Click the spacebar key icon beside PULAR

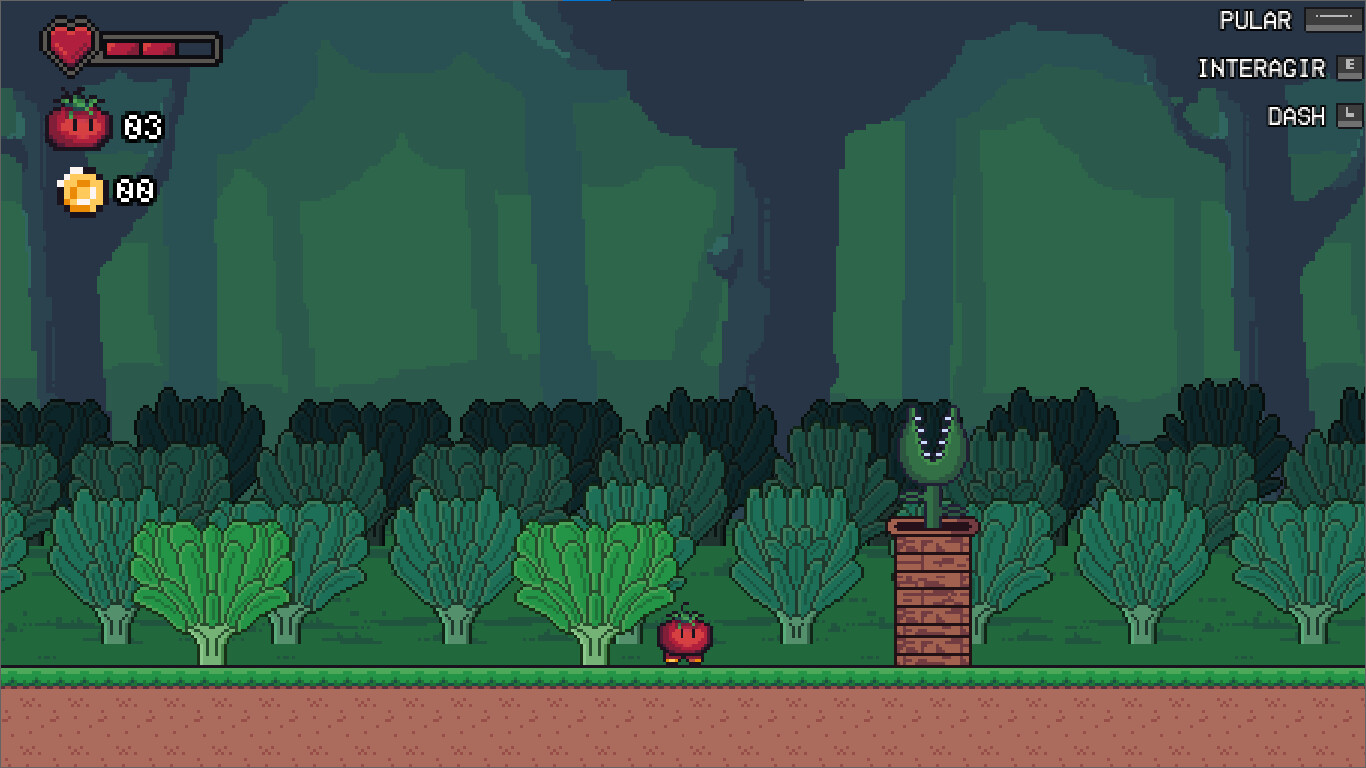[x=1334, y=19]
